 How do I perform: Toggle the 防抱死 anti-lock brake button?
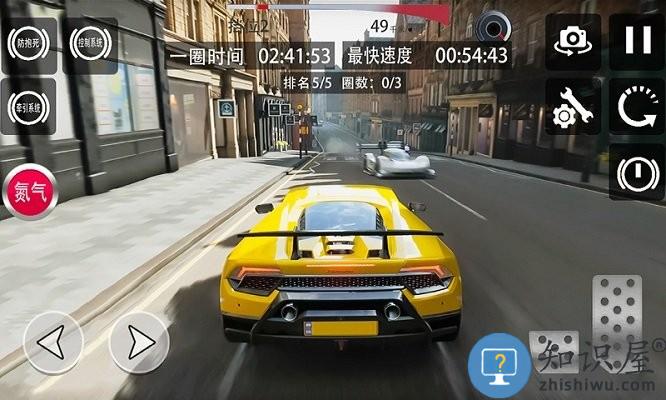tap(29, 44)
